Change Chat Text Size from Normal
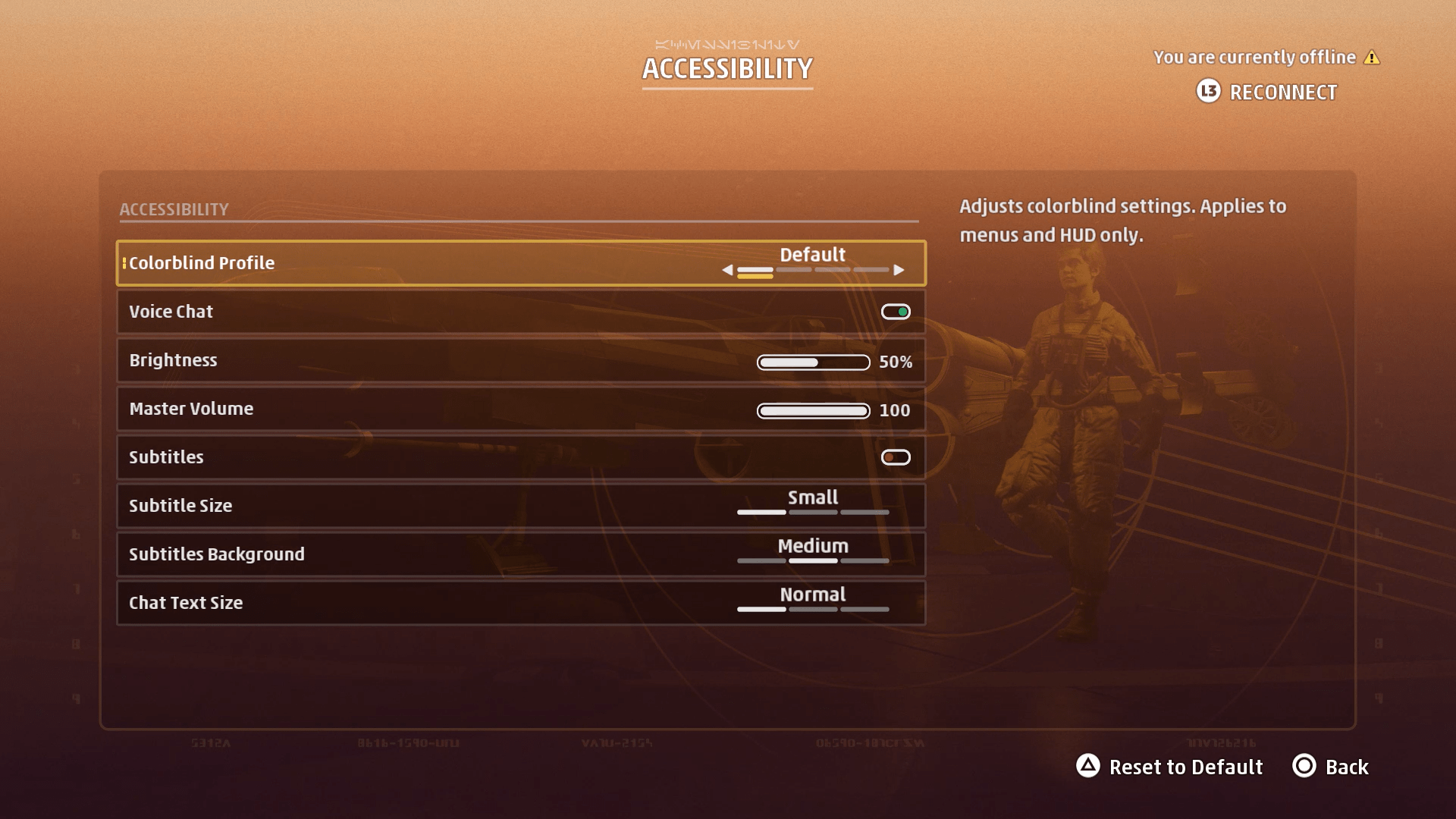This screenshot has width=1456, height=819. click(812, 602)
